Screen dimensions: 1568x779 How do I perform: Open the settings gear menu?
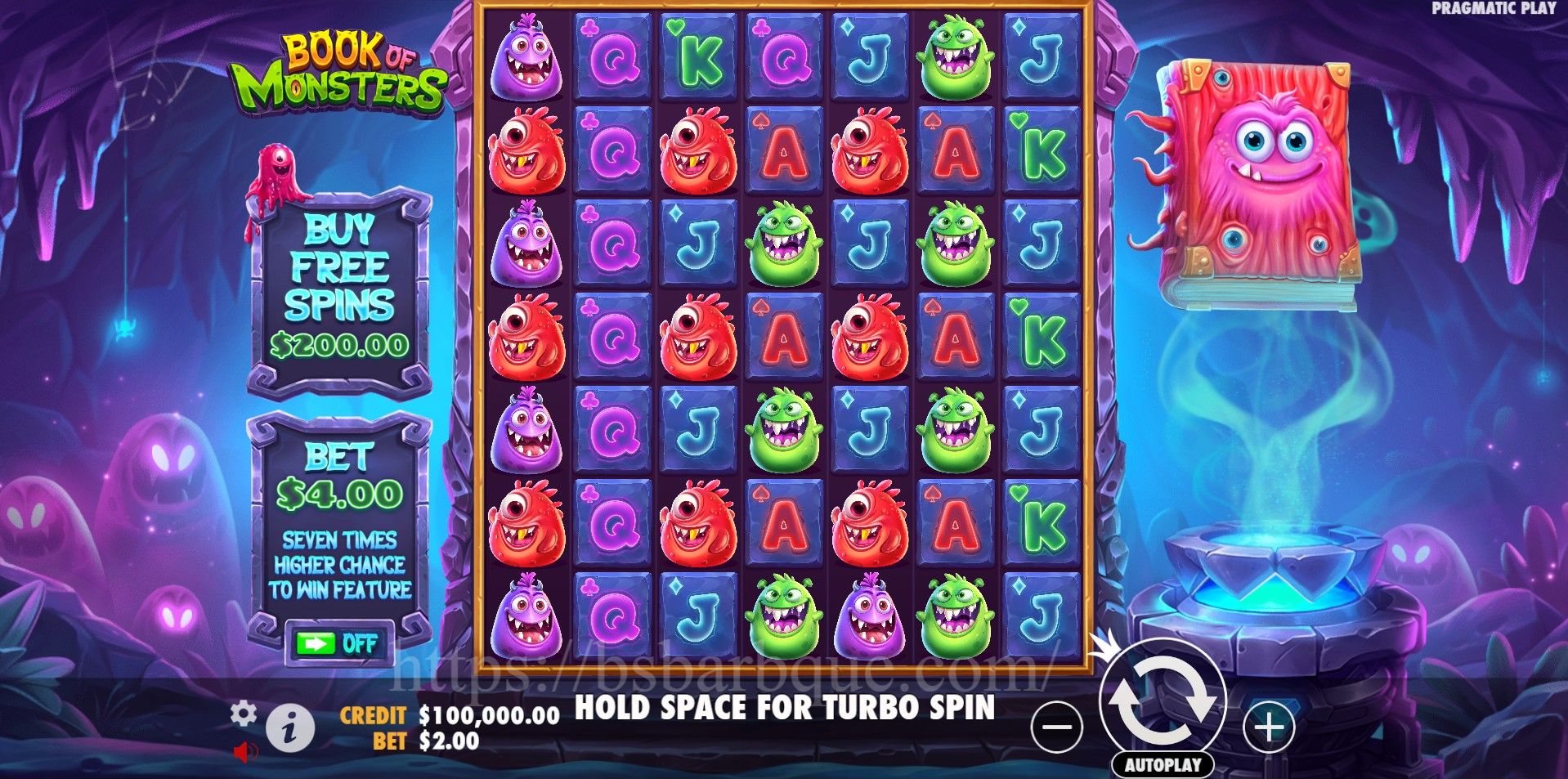[x=243, y=714]
